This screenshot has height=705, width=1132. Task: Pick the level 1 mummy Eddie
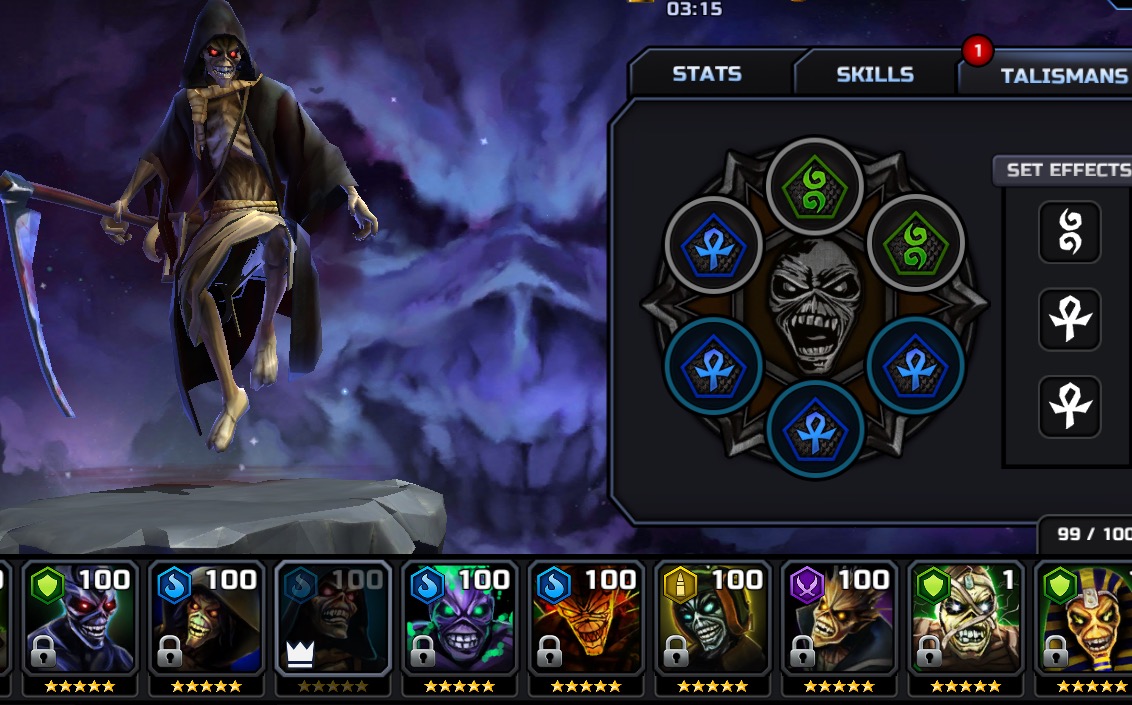(x=966, y=621)
